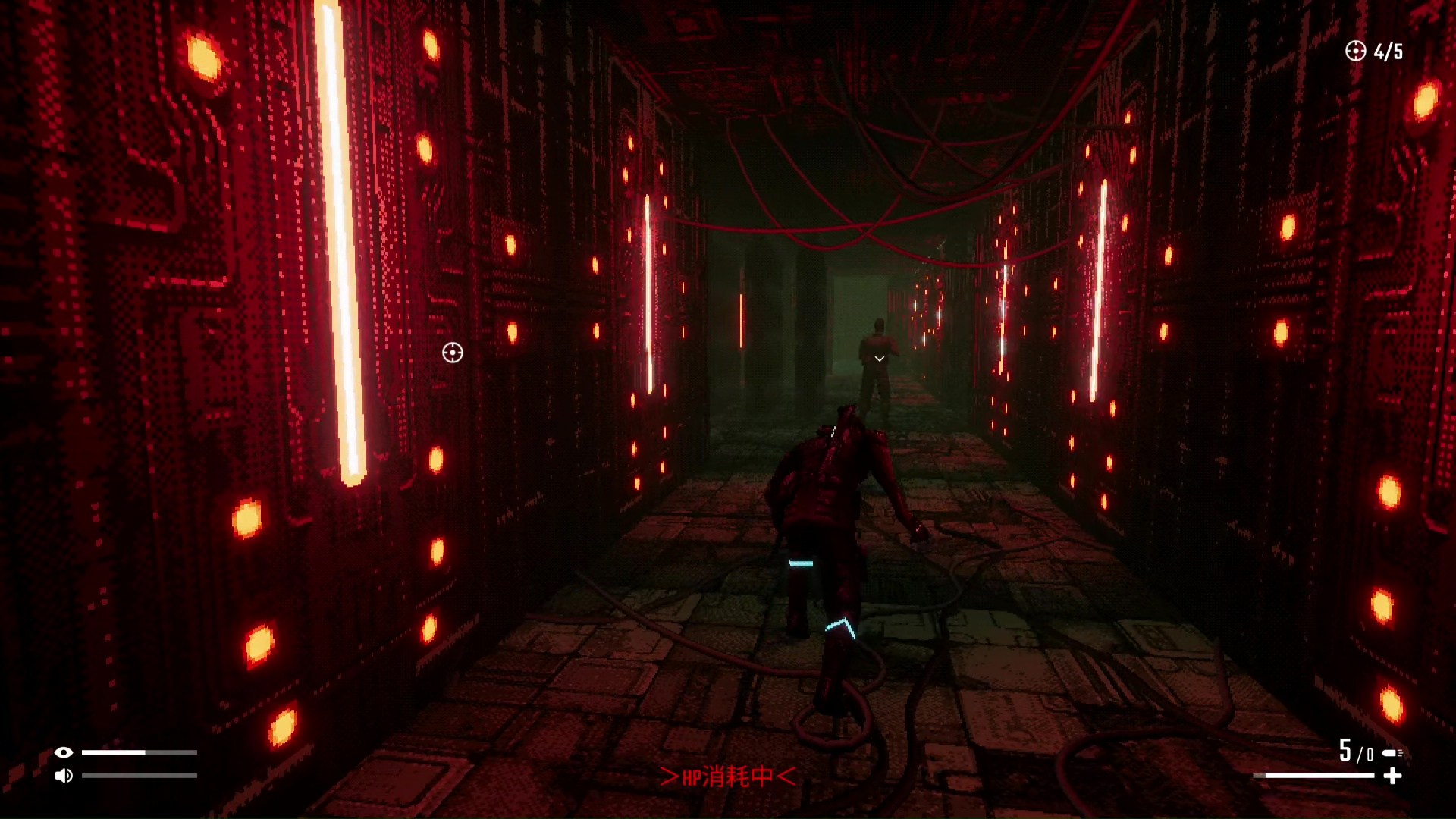This screenshot has height=819, width=1456.
Task: Select the crosshair waypoint marker on the wall
Action: tap(453, 353)
